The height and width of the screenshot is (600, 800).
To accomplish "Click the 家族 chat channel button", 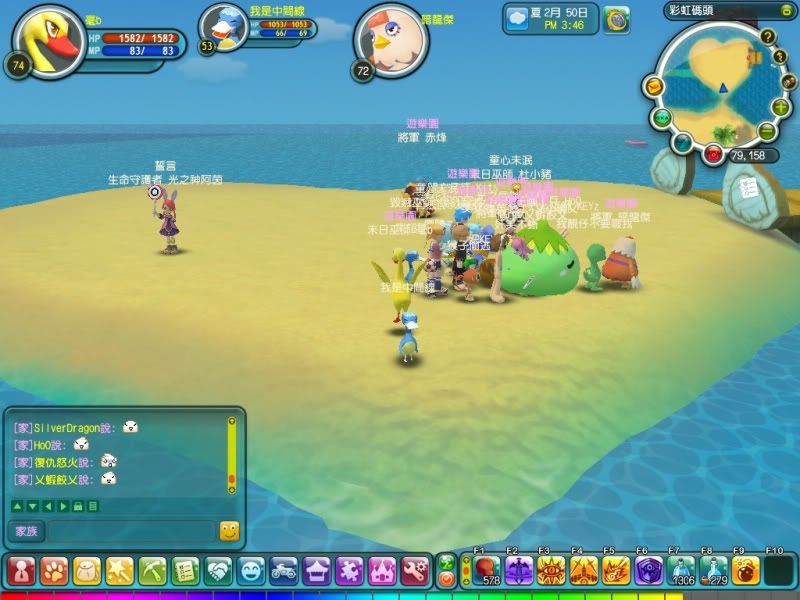I will coord(25,531).
